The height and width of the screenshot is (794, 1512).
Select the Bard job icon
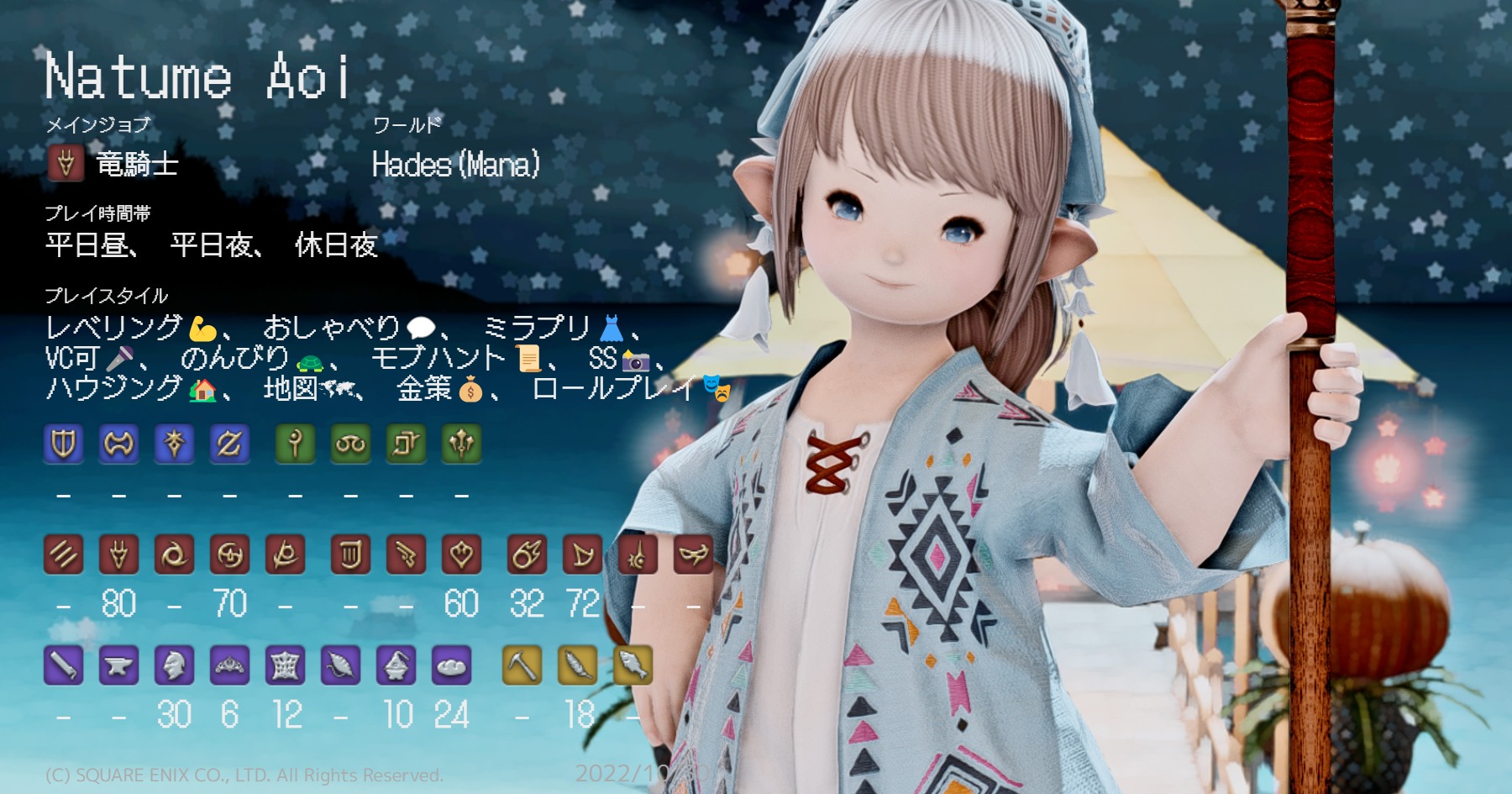pos(352,553)
